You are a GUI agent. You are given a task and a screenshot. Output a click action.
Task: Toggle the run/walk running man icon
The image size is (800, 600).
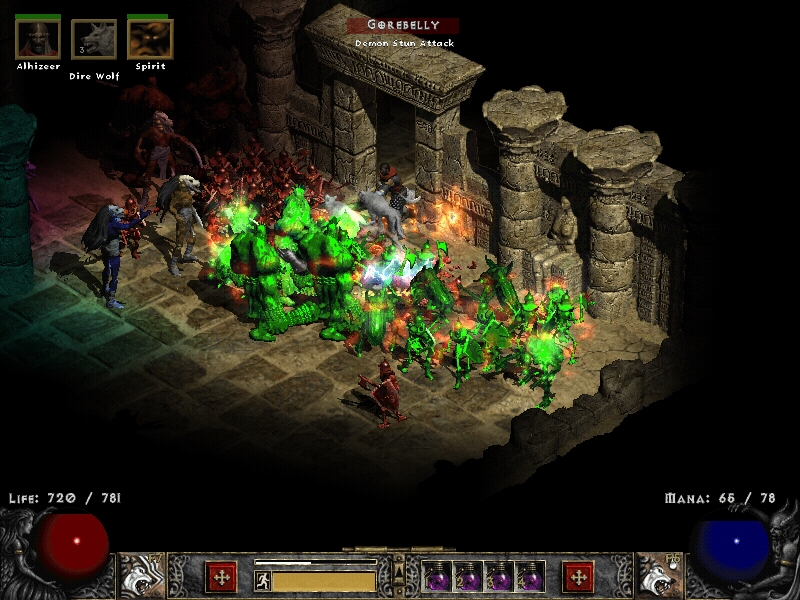(263, 578)
